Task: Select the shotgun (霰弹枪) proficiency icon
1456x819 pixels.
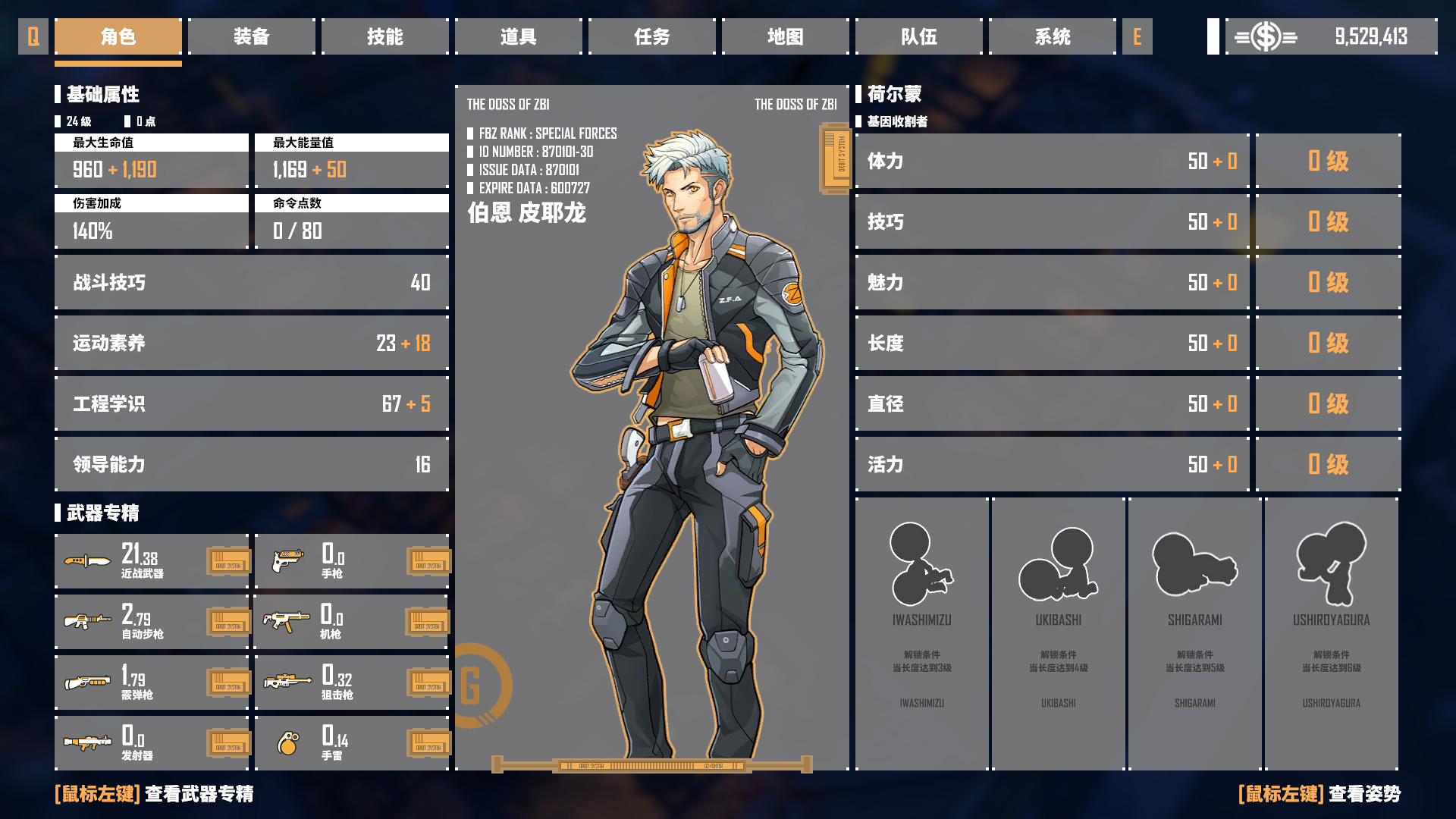Action: (89, 682)
